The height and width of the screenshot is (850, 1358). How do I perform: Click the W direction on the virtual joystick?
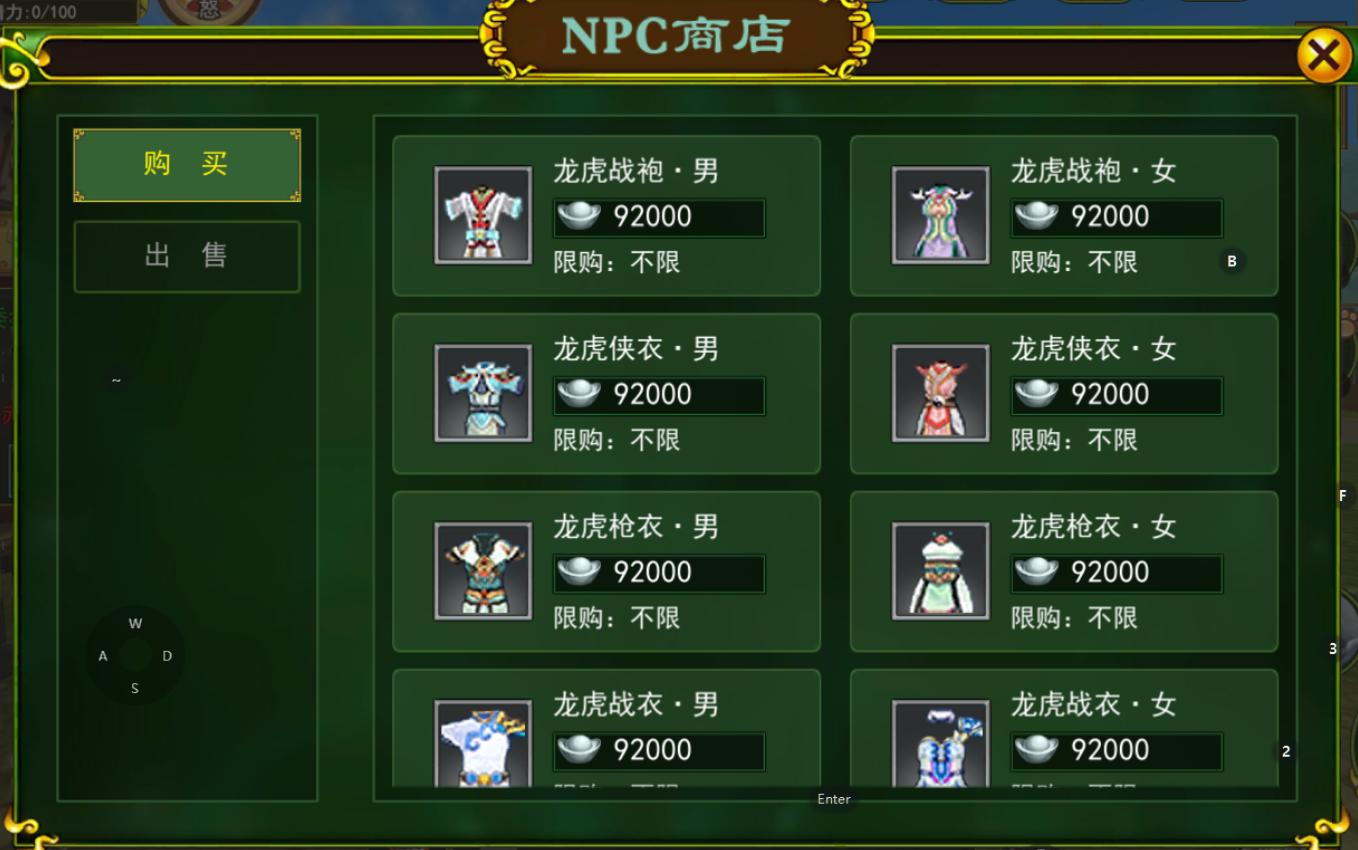[x=134, y=623]
